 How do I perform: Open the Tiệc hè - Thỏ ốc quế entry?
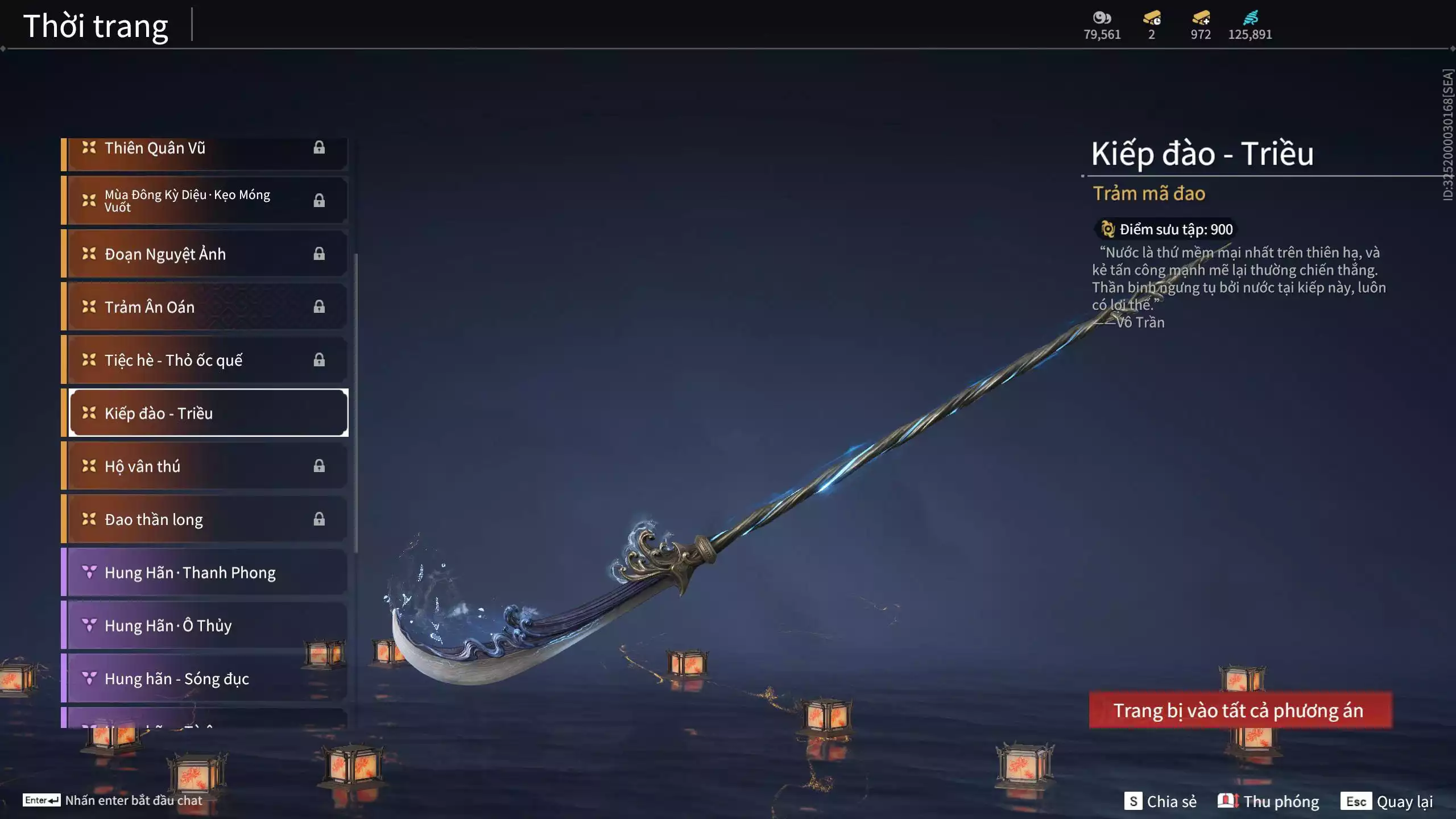click(205, 359)
